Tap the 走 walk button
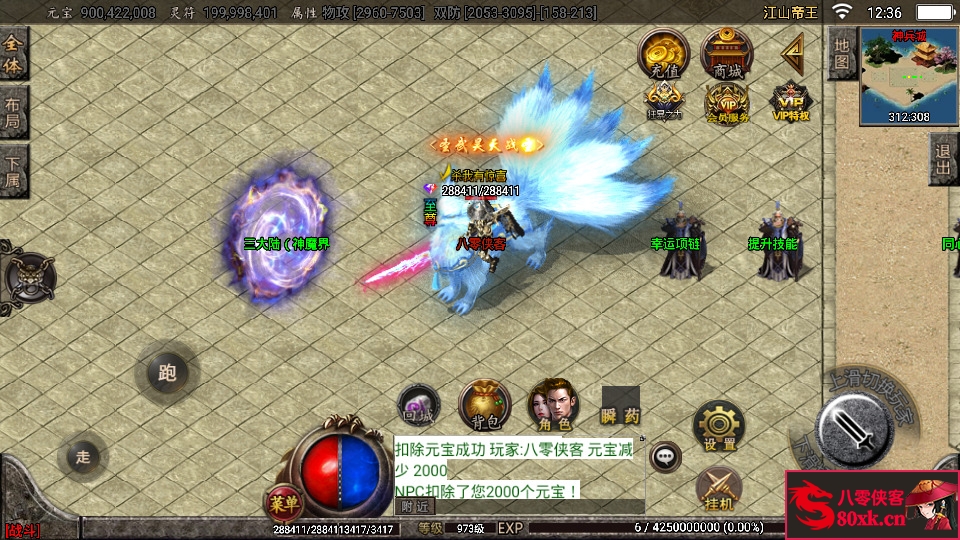The height and width of the screenshot is (540, 960). pyautogui.click(x=83, y=457)
